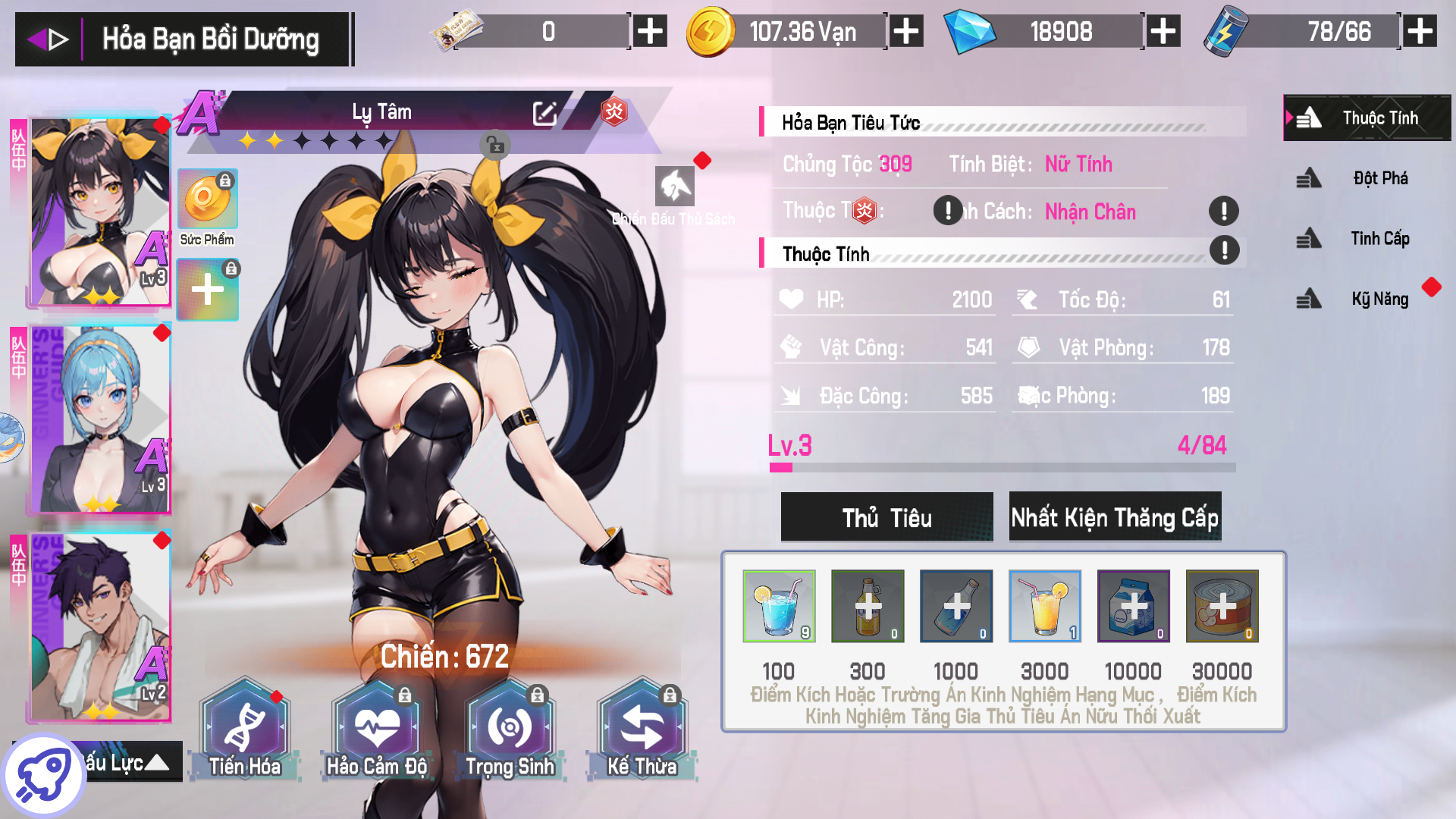Open Chiến Đấu Thủ Sách handbook
The height and width of the screenshot is (819, 1456).
(674, 187)
